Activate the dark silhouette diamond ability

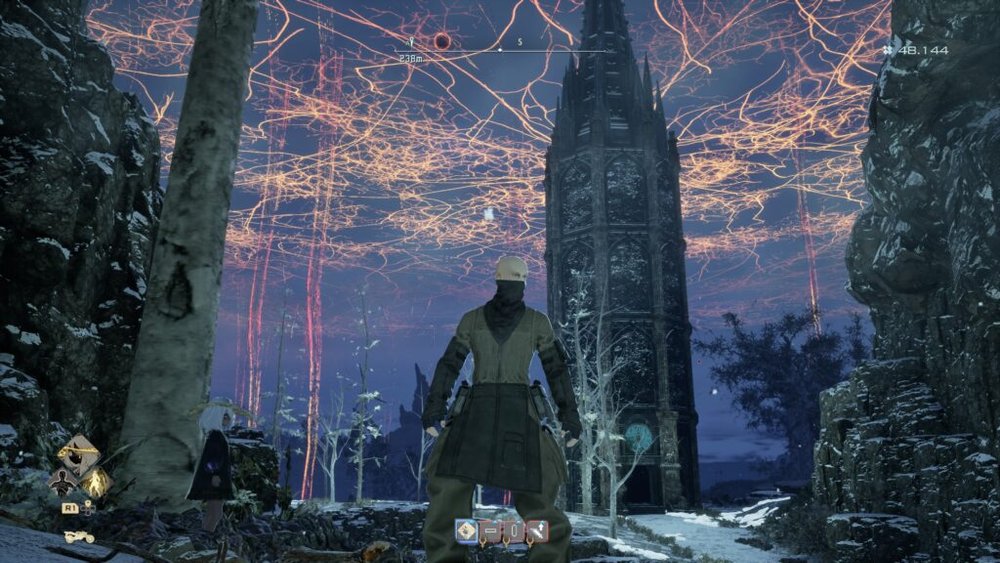pyautogui.click(x=62, y=481)
